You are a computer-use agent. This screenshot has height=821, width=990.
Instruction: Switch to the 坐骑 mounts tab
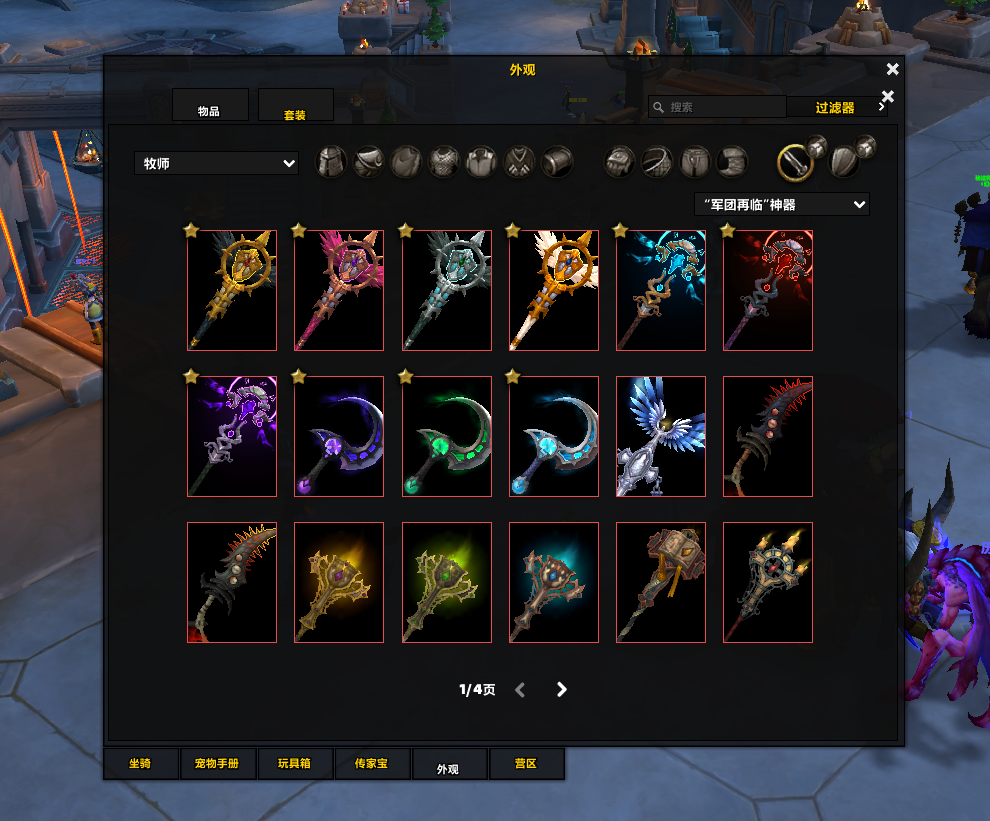140,764
